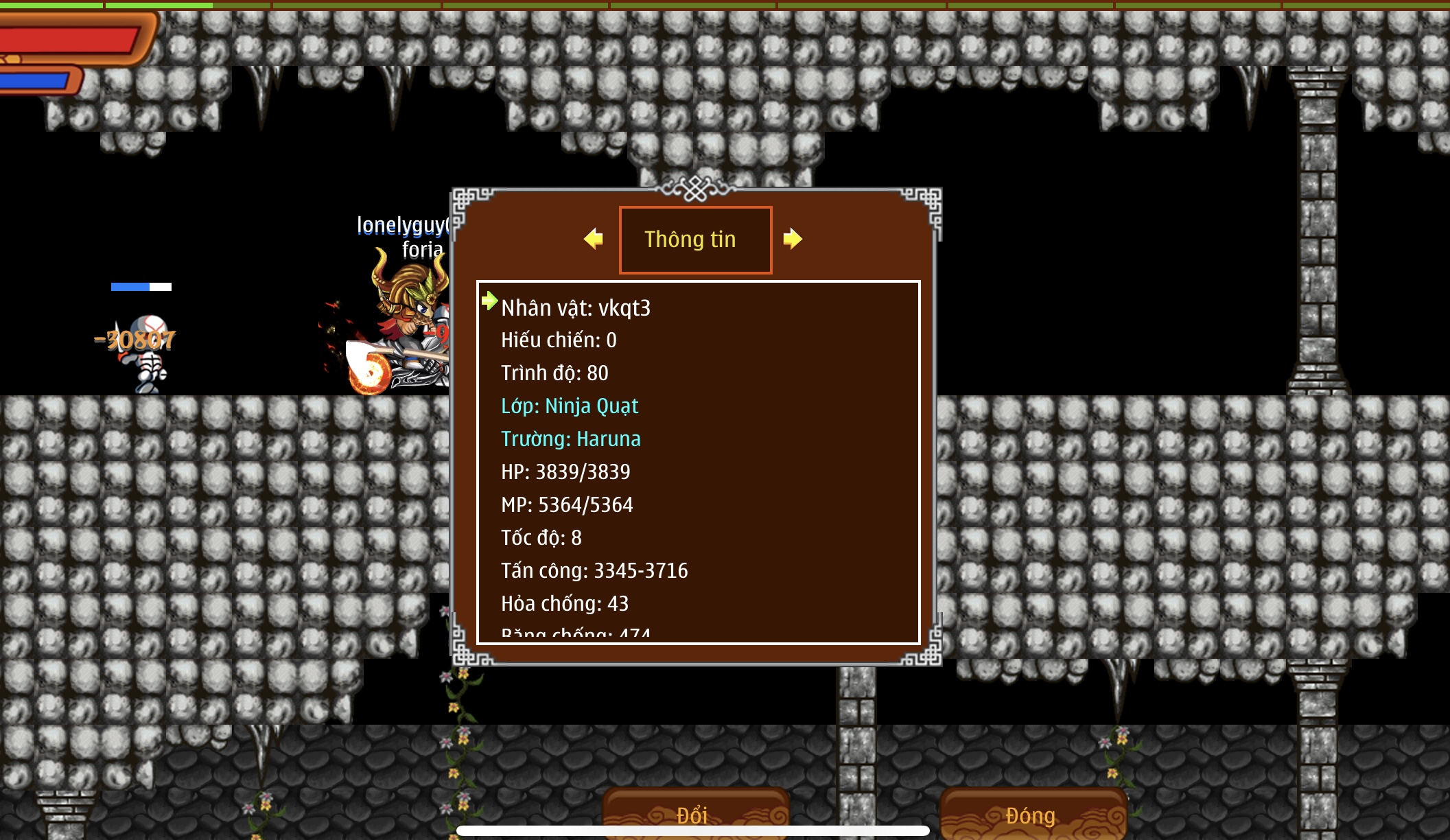Go to next tab with right arrow
This screenshot has width=1450, height=840.
793,239
